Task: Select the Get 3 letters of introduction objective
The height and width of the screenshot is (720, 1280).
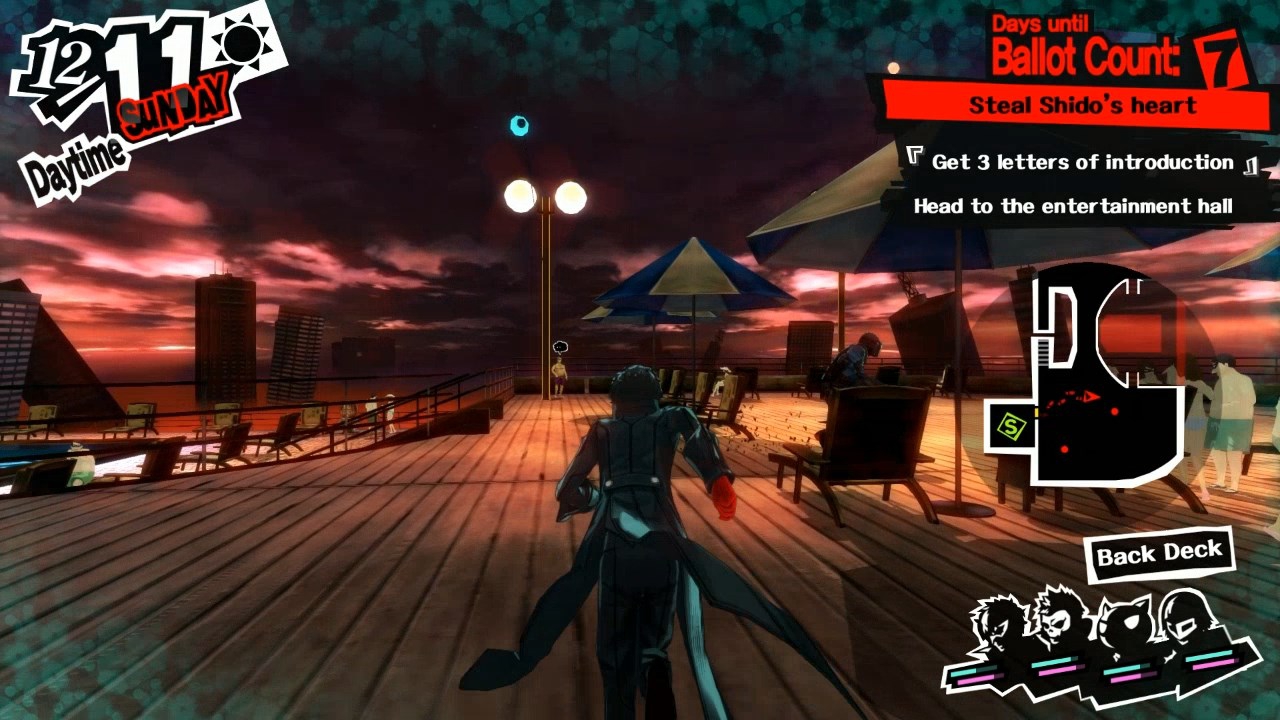Action: 1082,162
